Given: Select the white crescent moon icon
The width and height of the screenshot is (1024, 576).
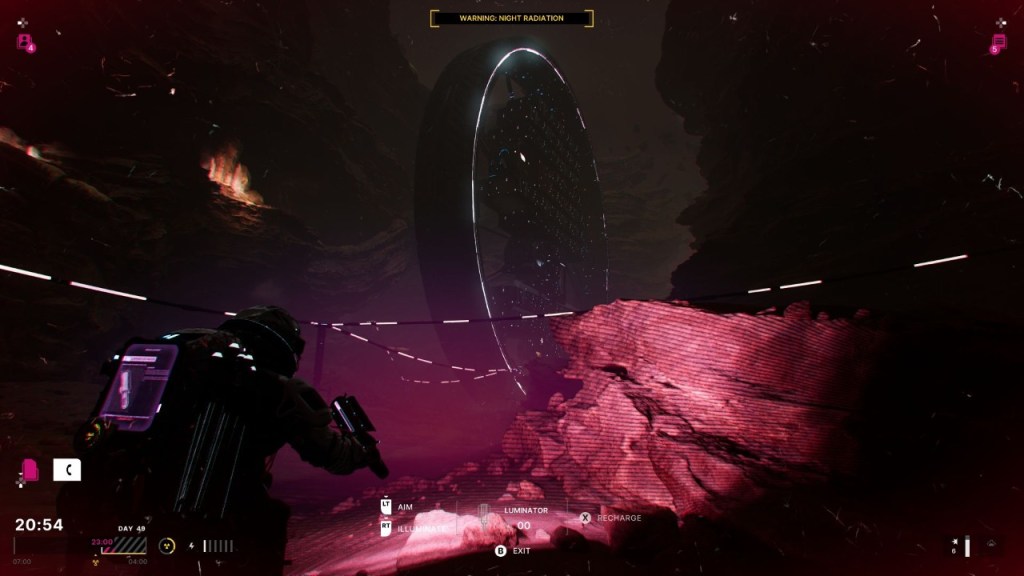Looking at the screenshot, I should tap(67, 469).
